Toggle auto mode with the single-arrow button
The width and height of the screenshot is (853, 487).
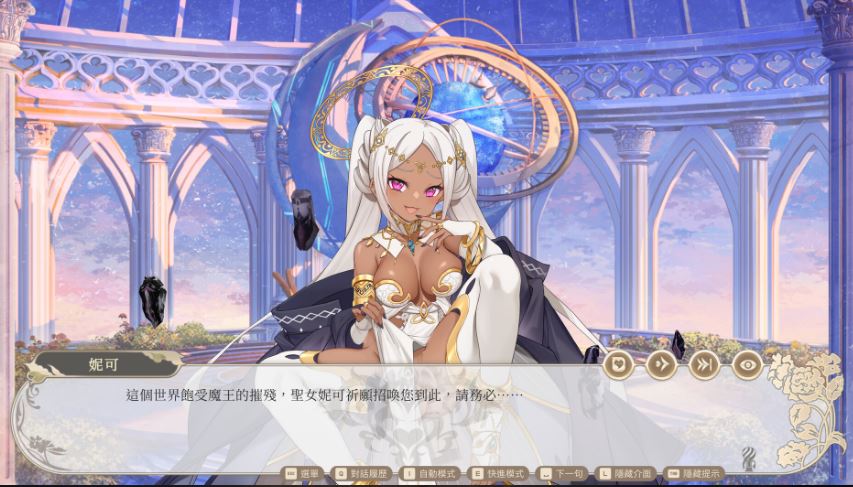(660, 365)
